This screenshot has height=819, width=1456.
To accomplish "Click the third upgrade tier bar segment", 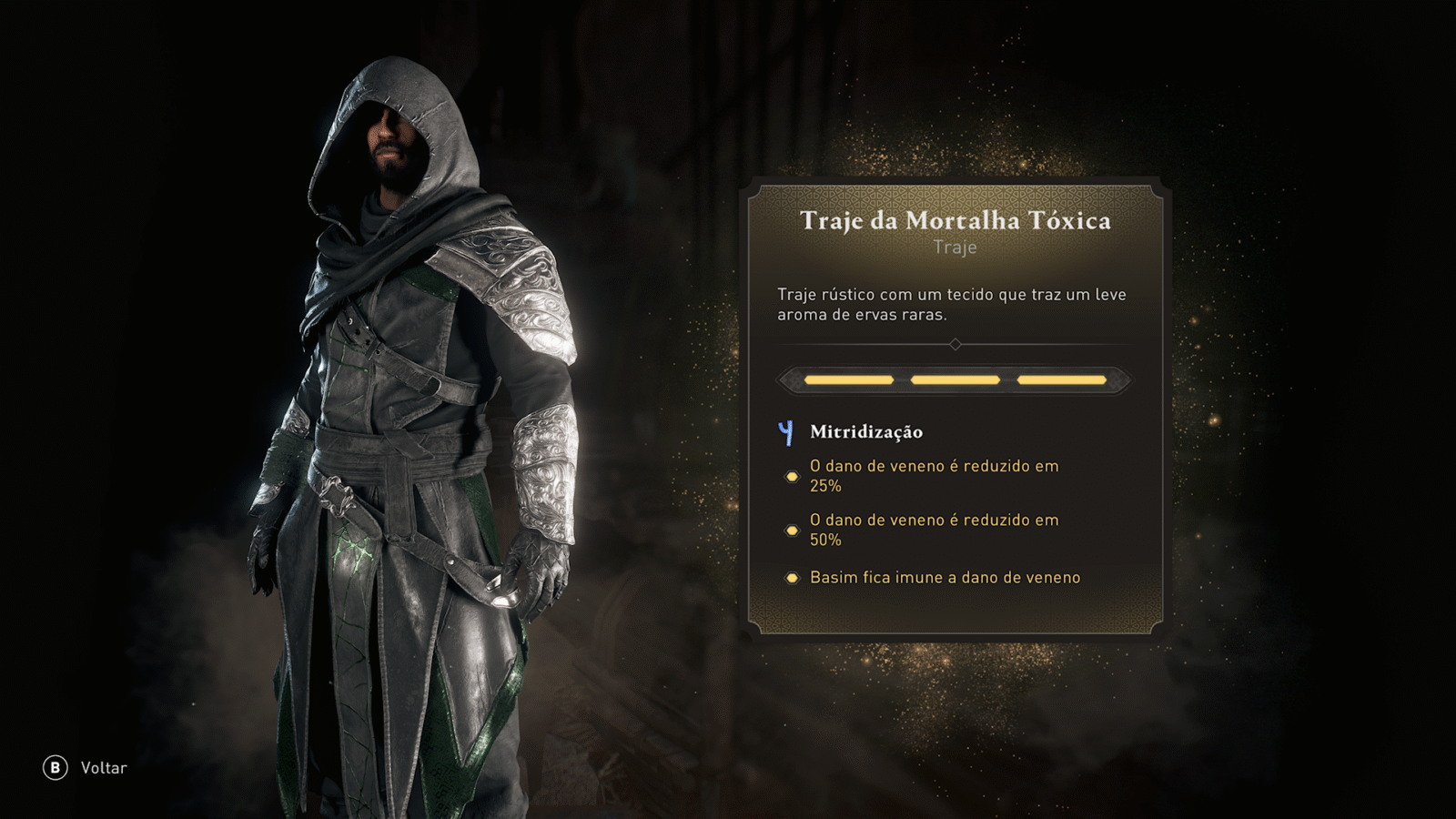I will pos(1061,379).
